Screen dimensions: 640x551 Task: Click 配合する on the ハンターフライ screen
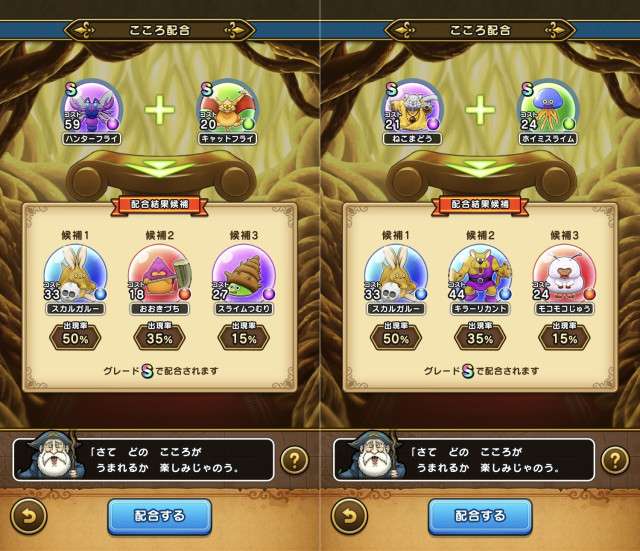click(x=160, y=515)
